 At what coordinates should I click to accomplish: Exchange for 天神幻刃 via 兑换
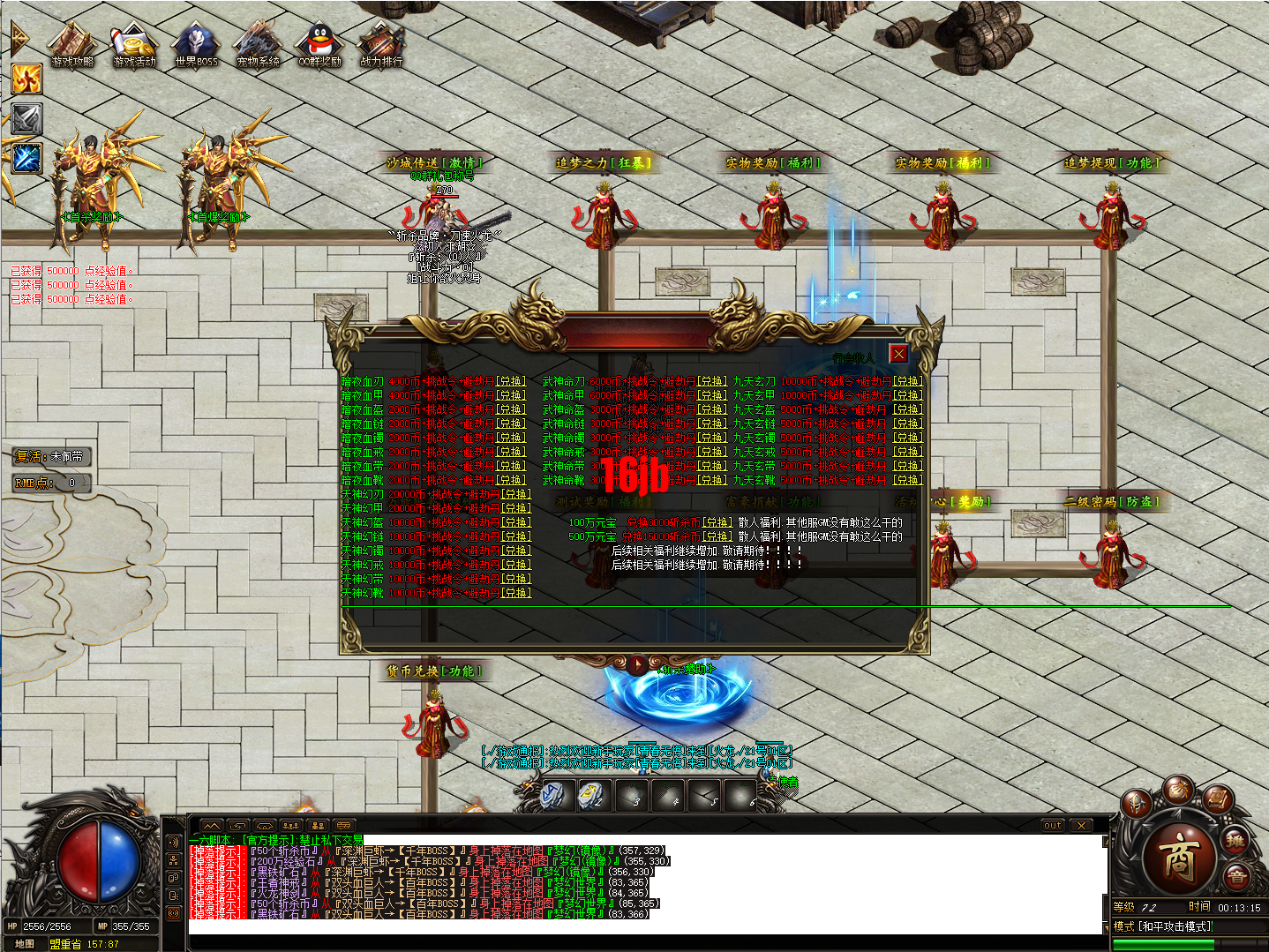(x=516, y=495)
